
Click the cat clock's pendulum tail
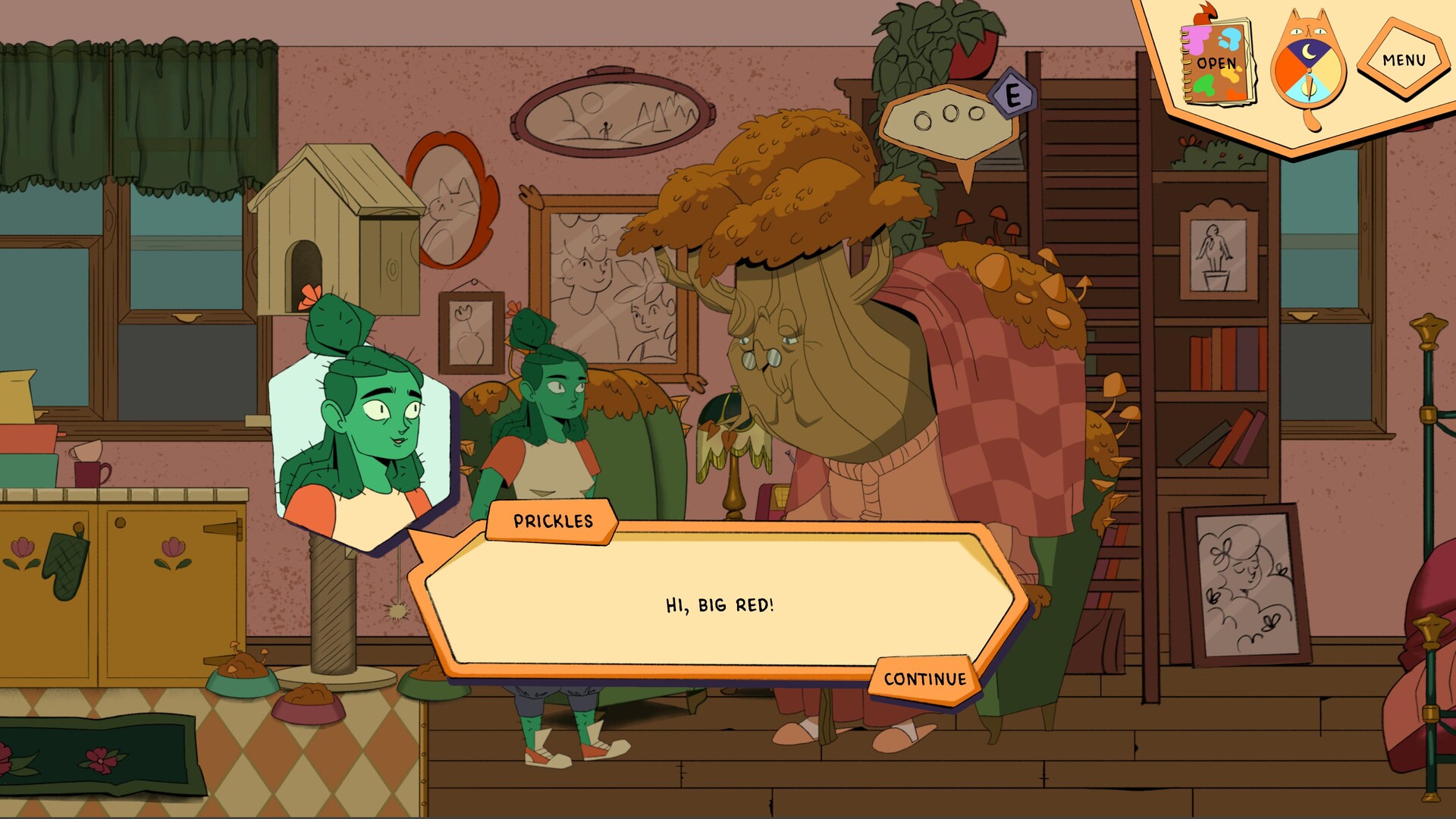click(x=1313, y=121)
